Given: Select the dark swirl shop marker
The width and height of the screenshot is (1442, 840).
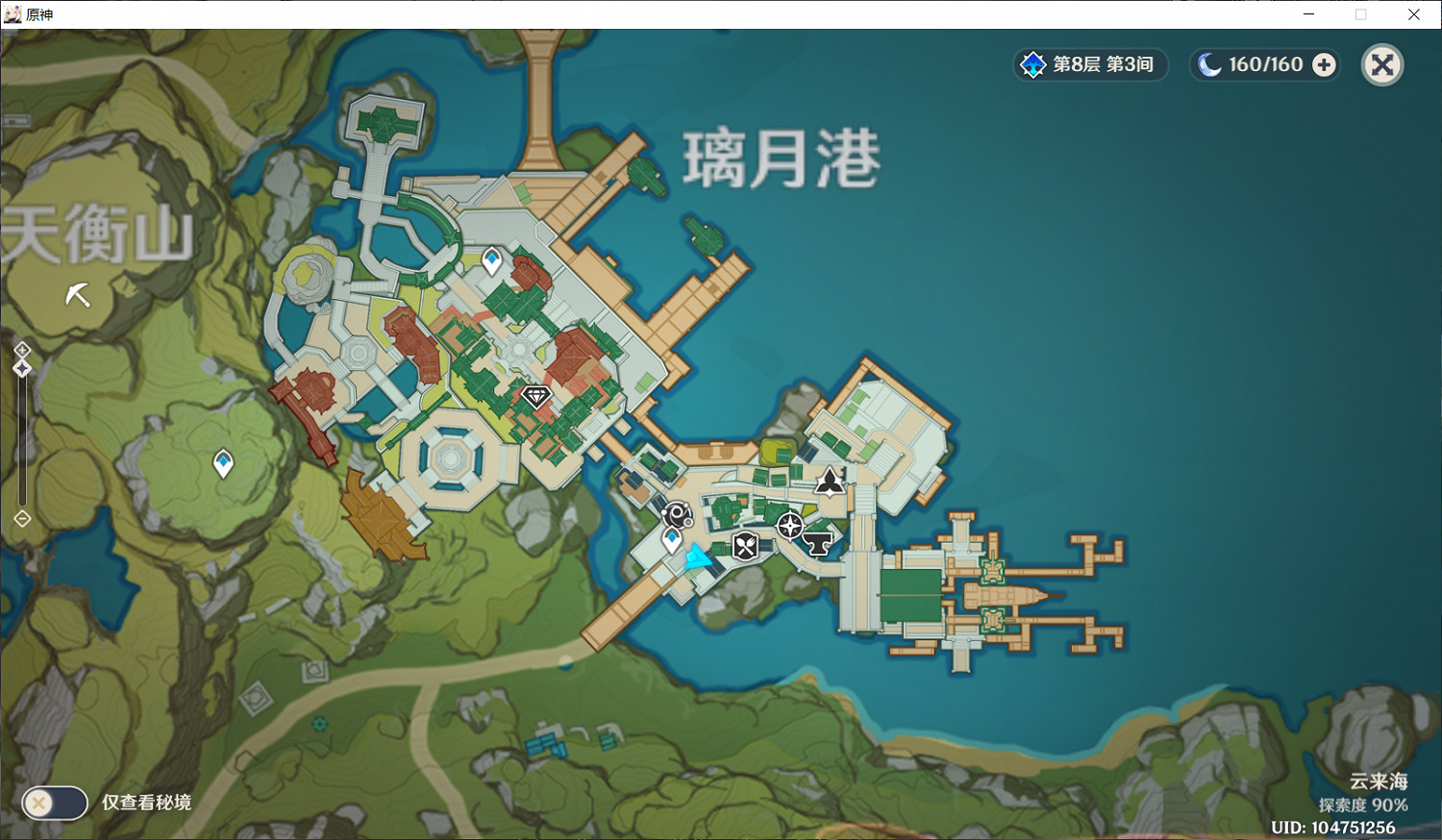Looking at the screenshot, I should tap(677, 514).
